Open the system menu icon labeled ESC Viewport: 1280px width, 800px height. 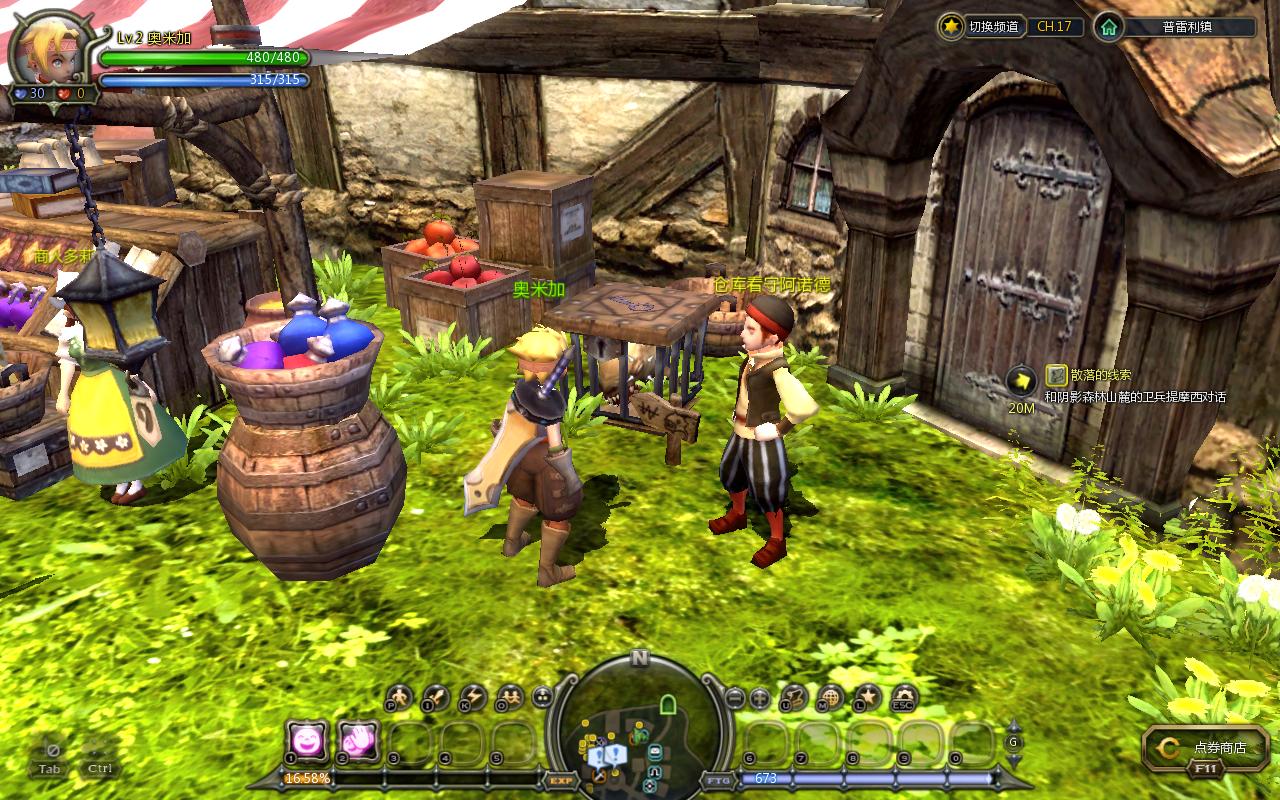(903, 696)
